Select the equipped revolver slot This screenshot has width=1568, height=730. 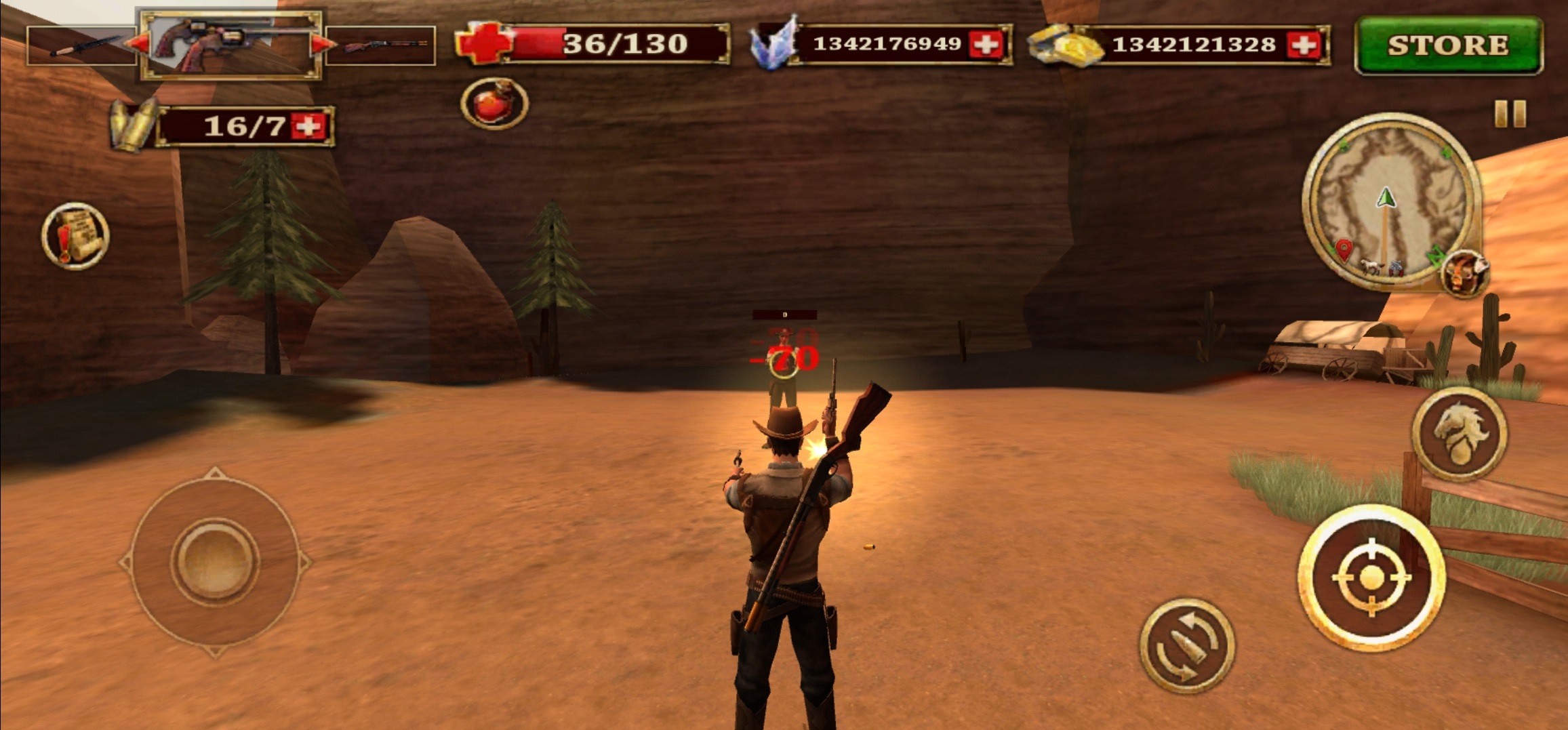pos(229,45)
